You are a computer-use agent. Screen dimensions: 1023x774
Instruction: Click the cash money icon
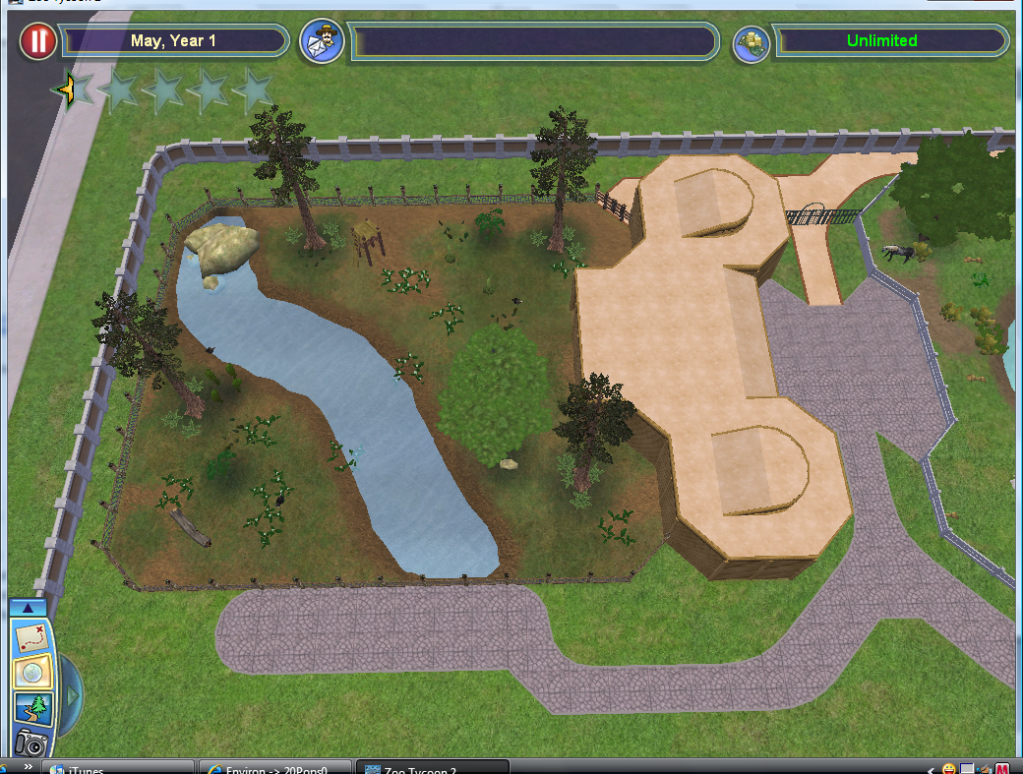(x=750, y=42)
